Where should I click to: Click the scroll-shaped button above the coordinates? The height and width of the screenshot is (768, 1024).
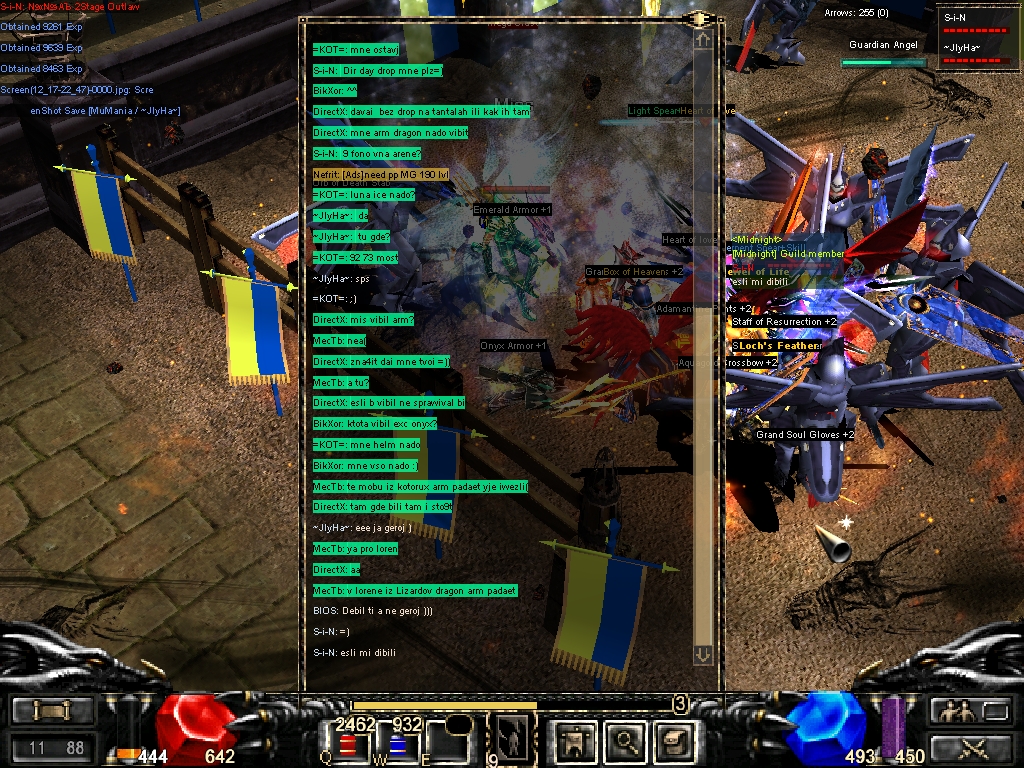click(53, 711)
